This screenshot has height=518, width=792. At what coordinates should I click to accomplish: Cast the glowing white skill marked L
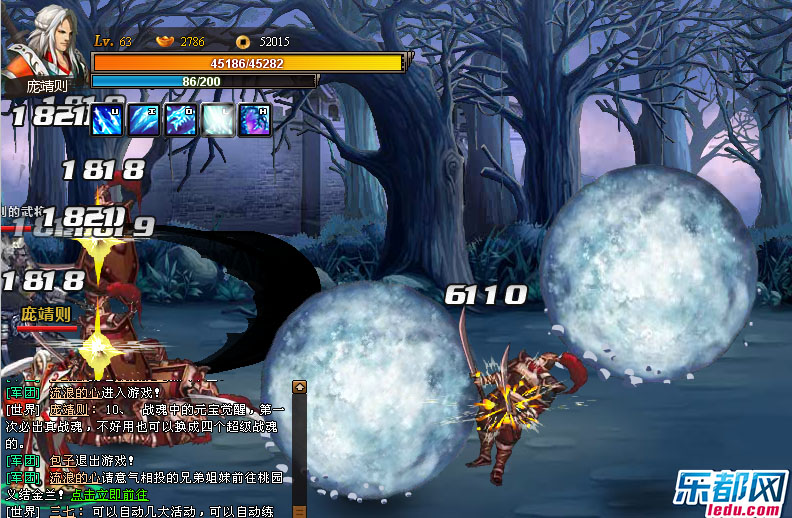tap(218, 119)
